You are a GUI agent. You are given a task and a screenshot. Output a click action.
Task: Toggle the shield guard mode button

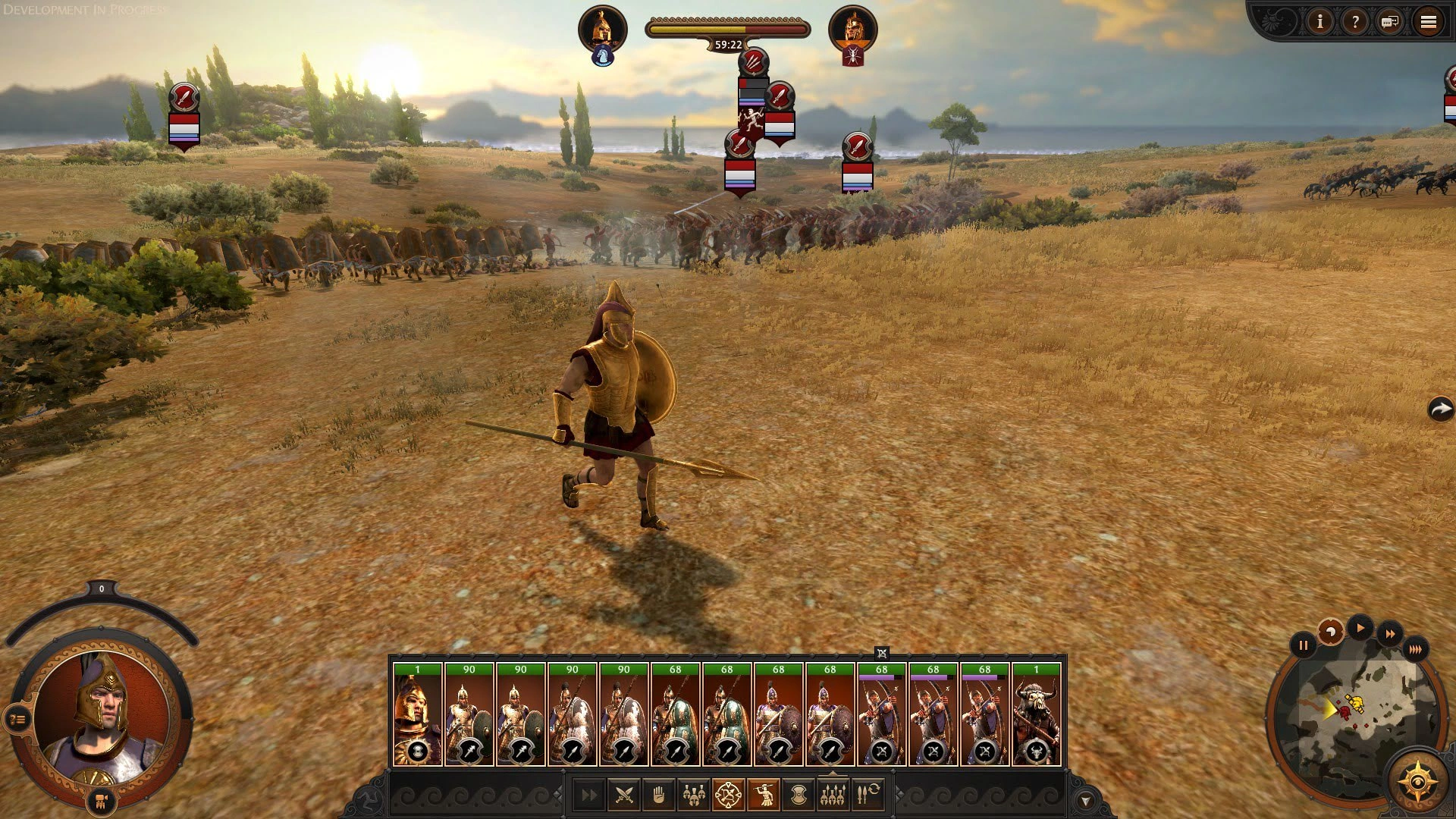[798, 795]
